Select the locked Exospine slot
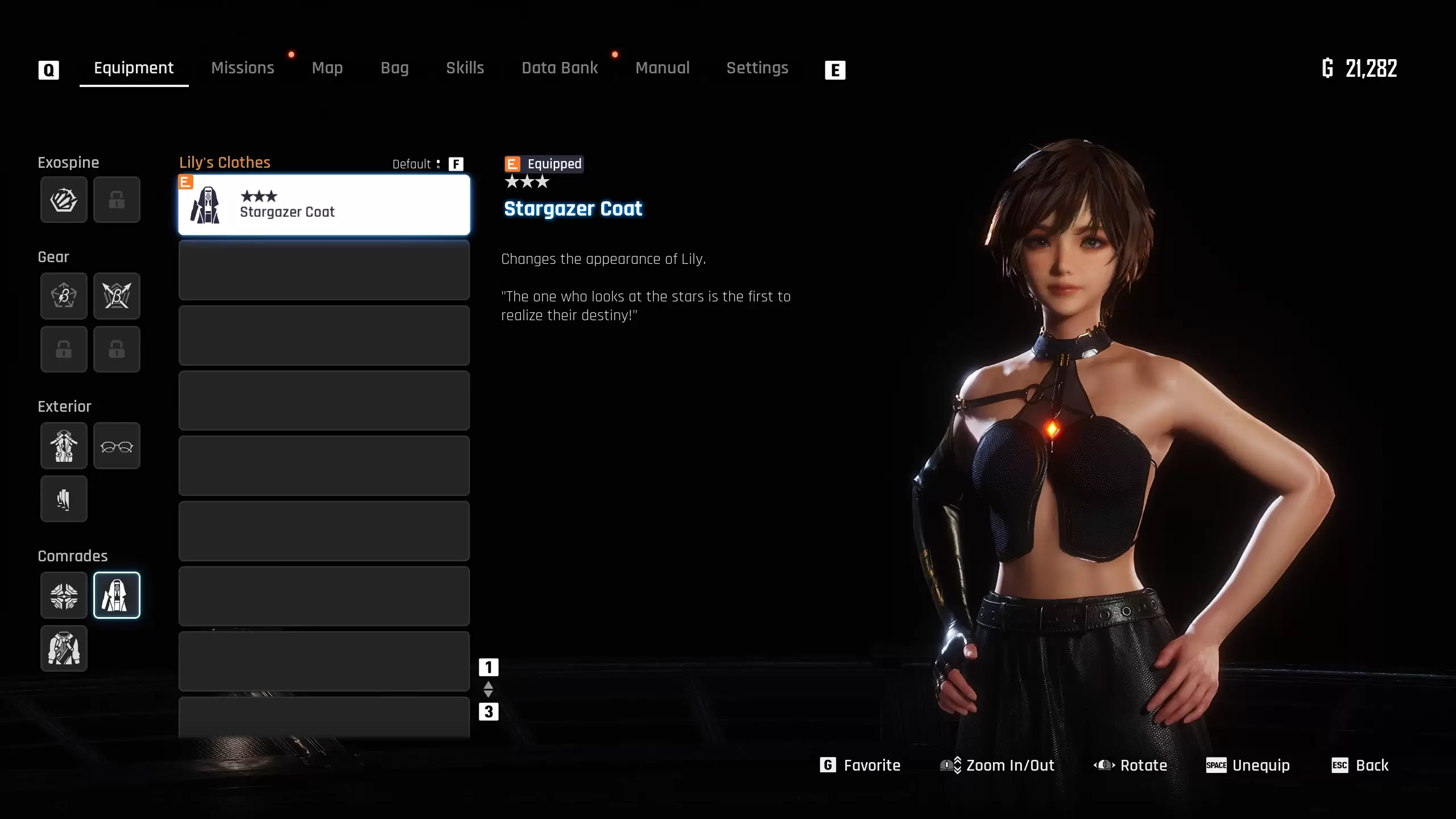The image size is (1456, 819). 117,200
